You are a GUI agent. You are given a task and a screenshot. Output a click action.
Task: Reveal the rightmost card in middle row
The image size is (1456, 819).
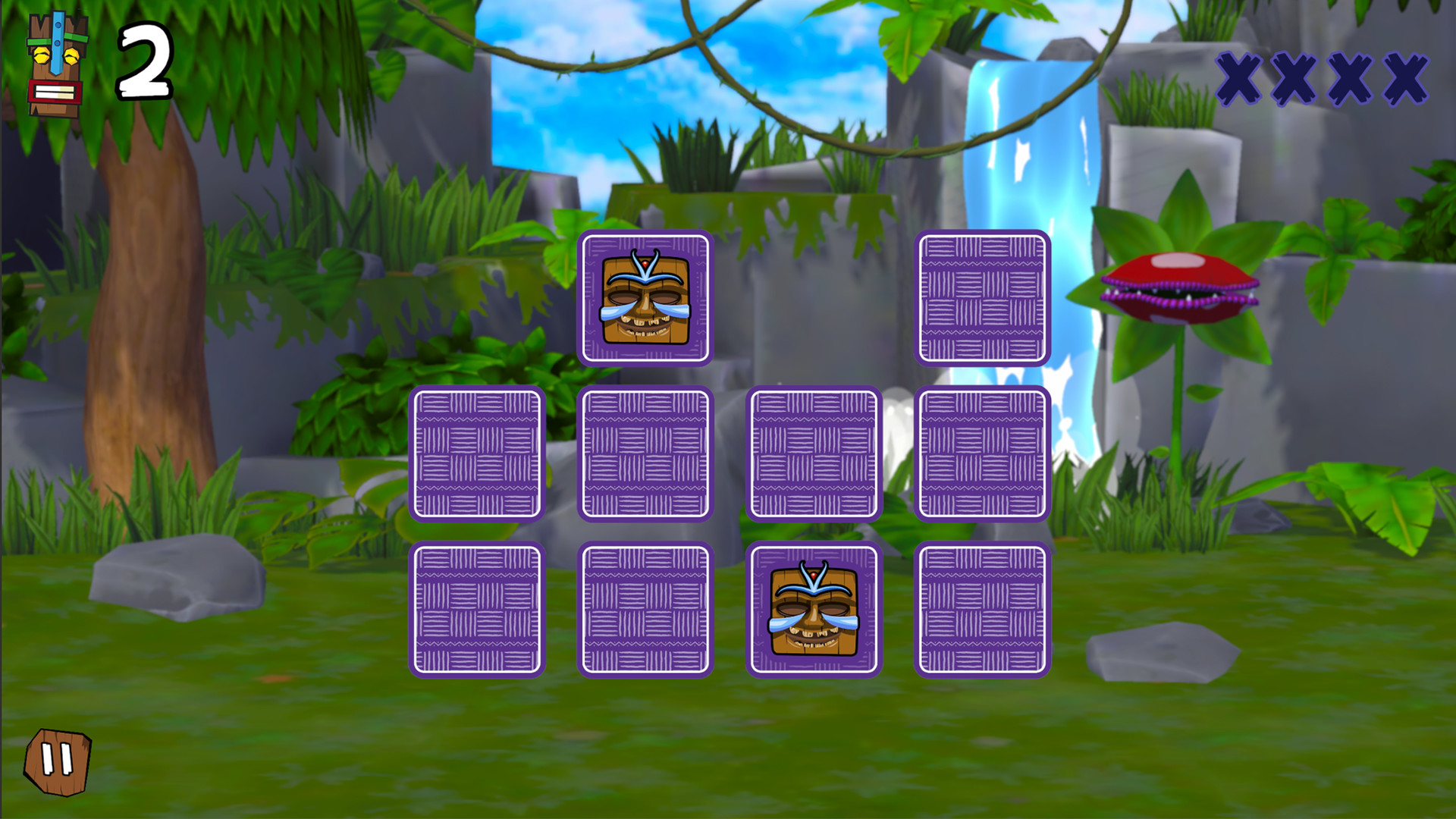984,453
